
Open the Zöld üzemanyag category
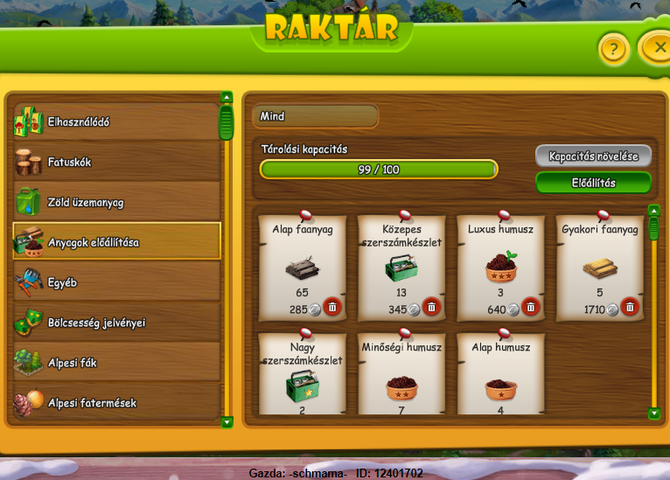tap(115, 202)
